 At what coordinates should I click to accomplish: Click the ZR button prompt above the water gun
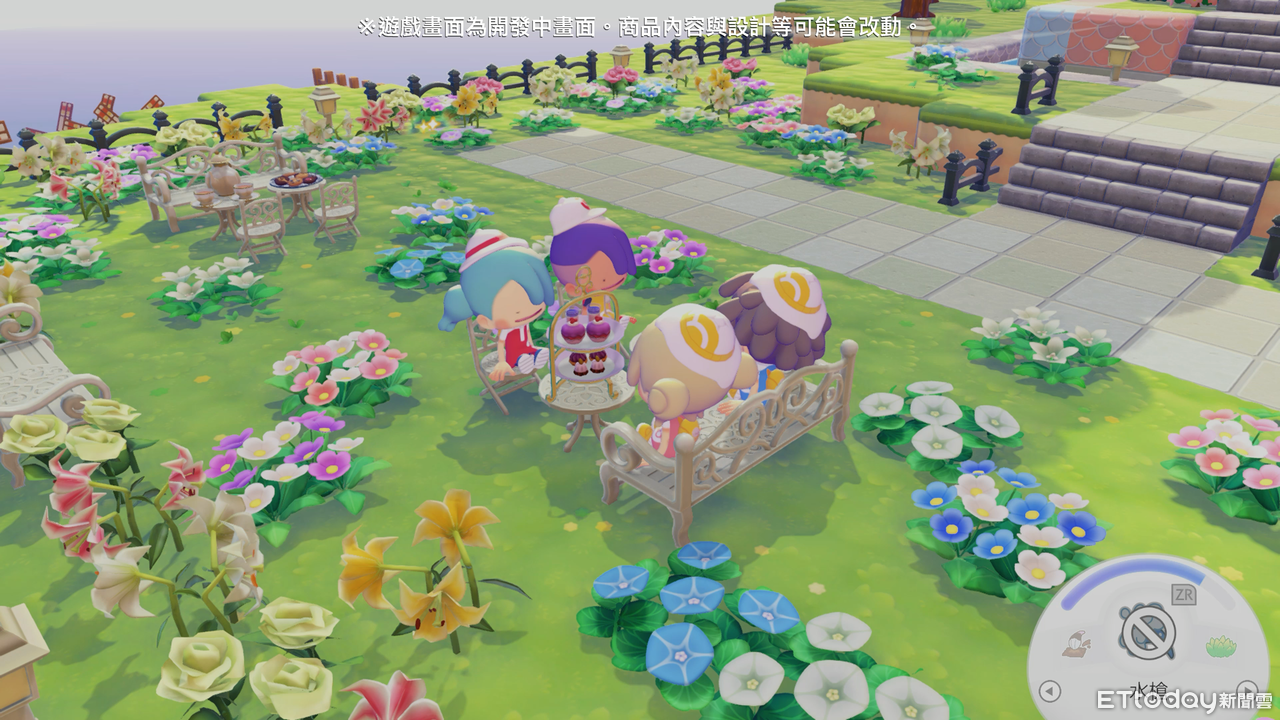(1183, 593)
